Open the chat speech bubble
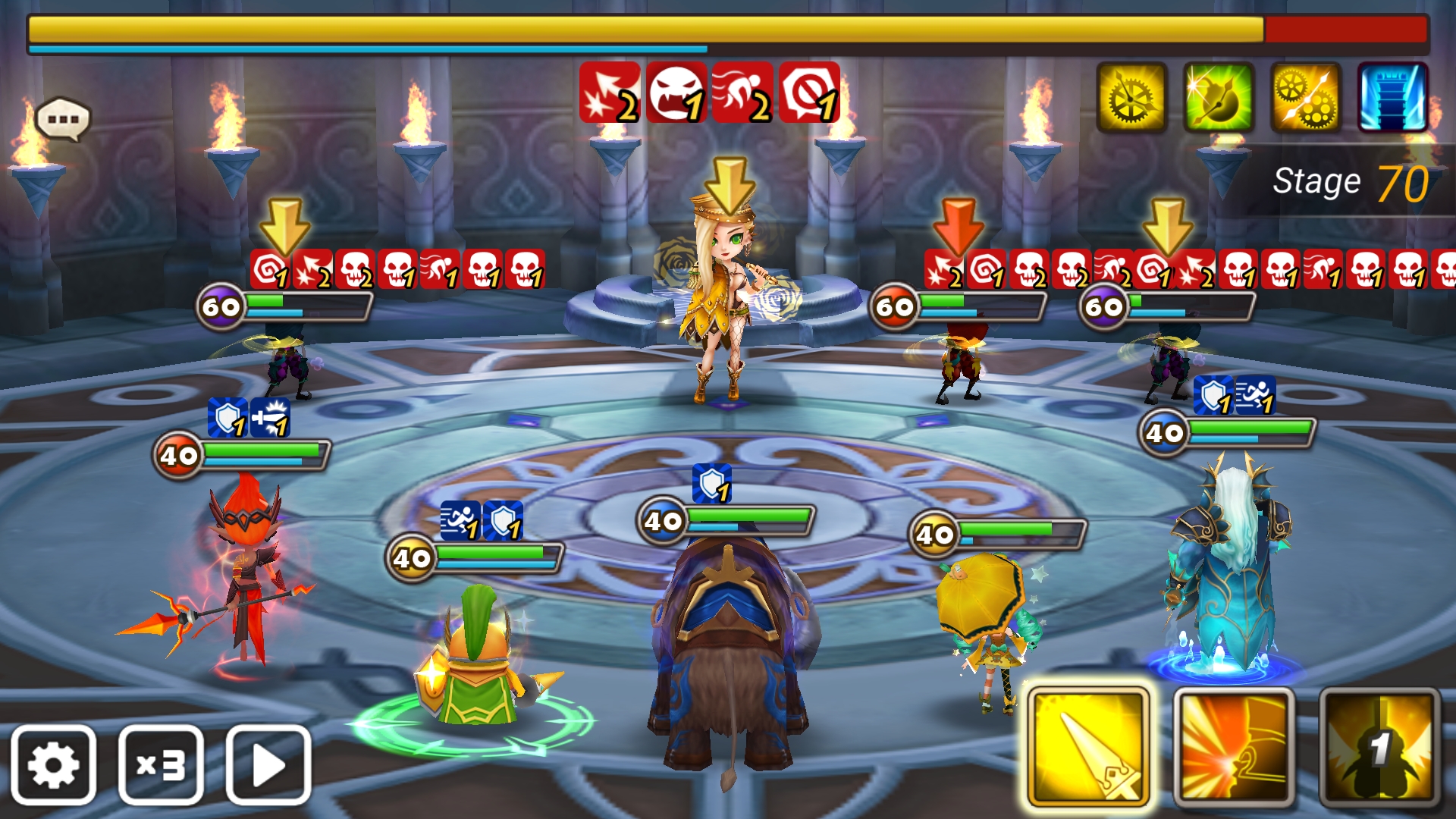The height and width of the screenshot is (819, 1456). click(63, 119)
